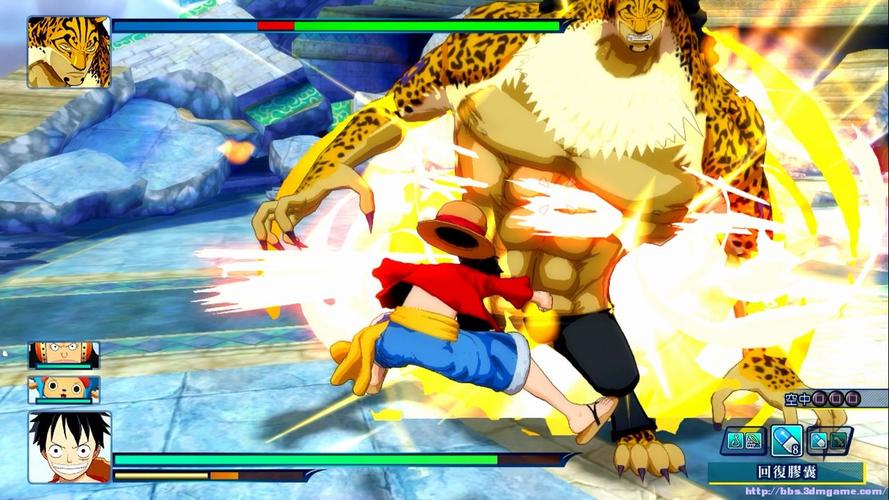Switch to Chopper's party portrait
The height and width of the screenshot is (500, 889).
(63, 389)
